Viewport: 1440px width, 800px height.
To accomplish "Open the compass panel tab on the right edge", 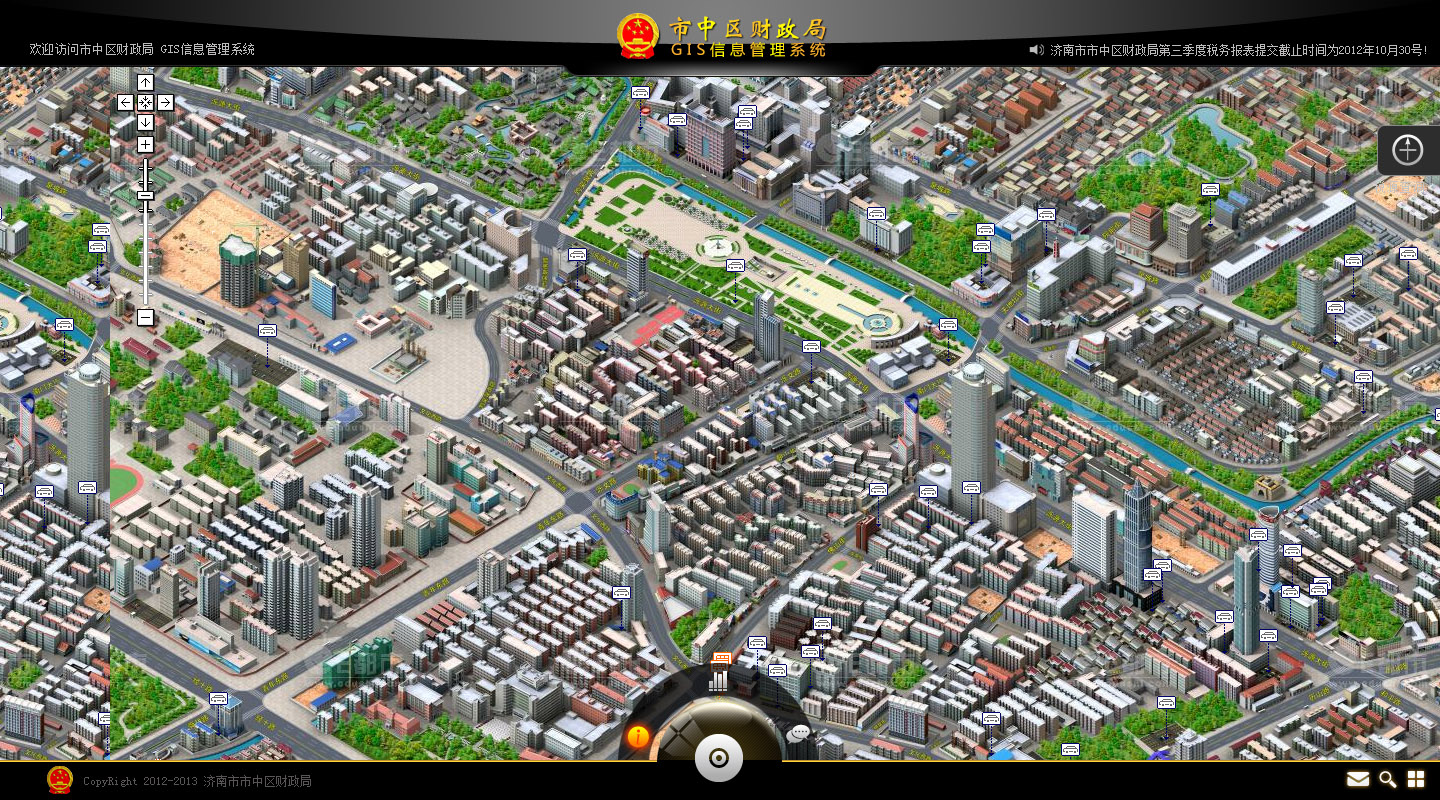I will point(1408,150).
